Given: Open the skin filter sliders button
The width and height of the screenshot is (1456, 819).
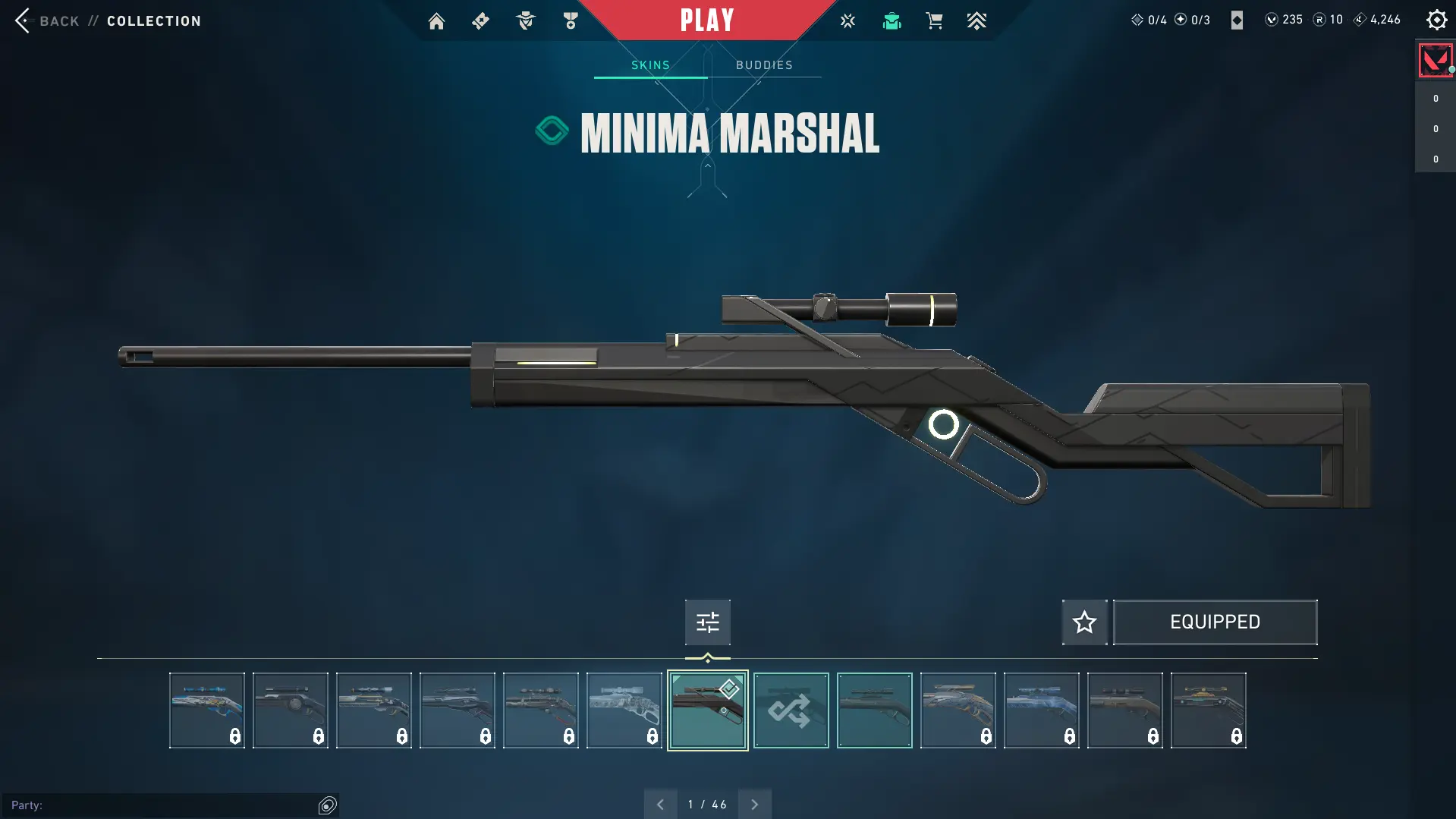Looking at the screenshot, I should [x=707, y=622].
